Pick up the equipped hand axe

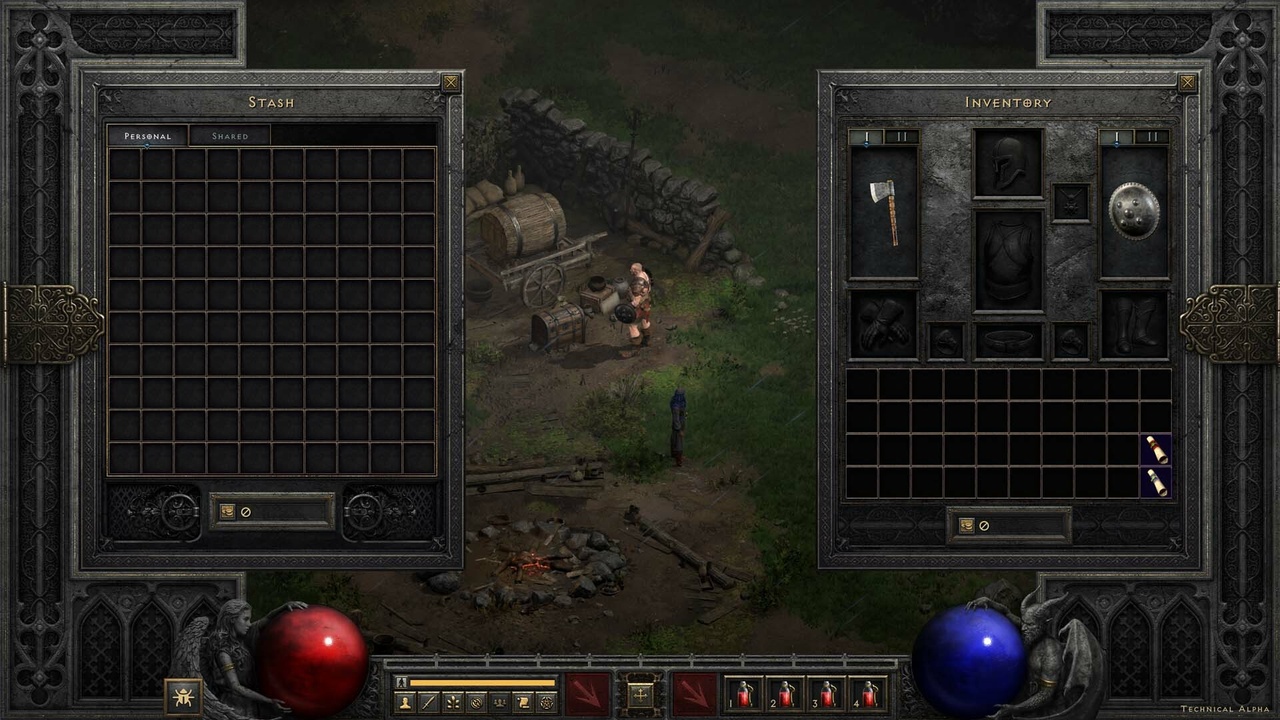point(883,212)
